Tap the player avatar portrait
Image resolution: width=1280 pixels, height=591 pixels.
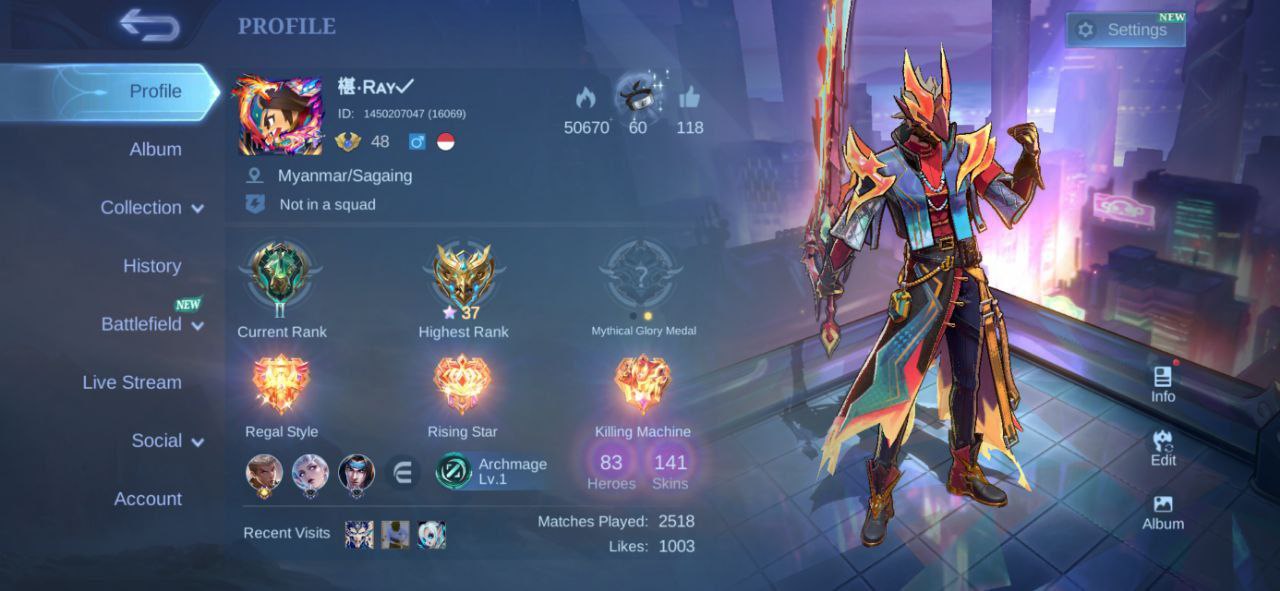pos(279,116)
